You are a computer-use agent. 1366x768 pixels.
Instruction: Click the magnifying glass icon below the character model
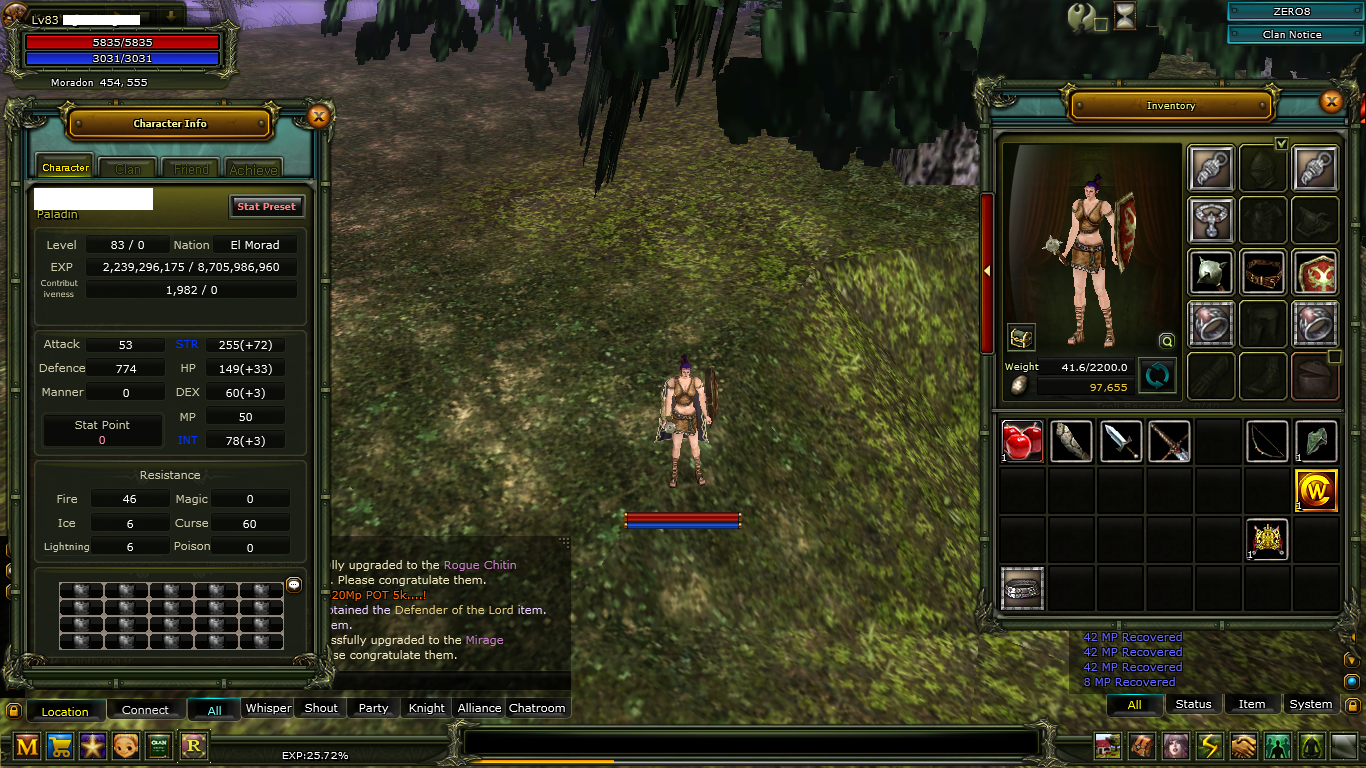click(1166, 341)
